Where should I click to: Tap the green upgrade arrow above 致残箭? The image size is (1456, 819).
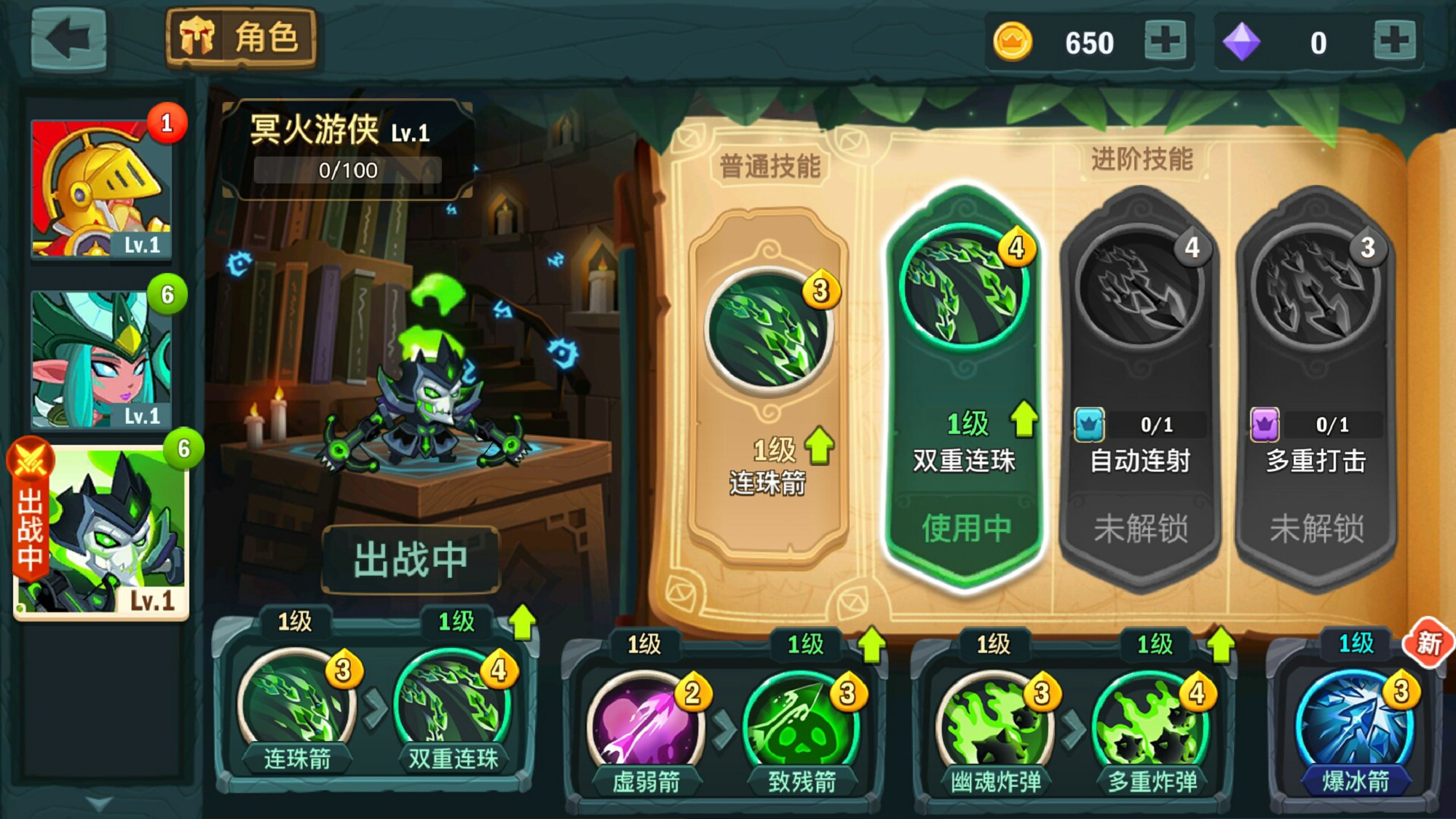click(x=871, y=644)
